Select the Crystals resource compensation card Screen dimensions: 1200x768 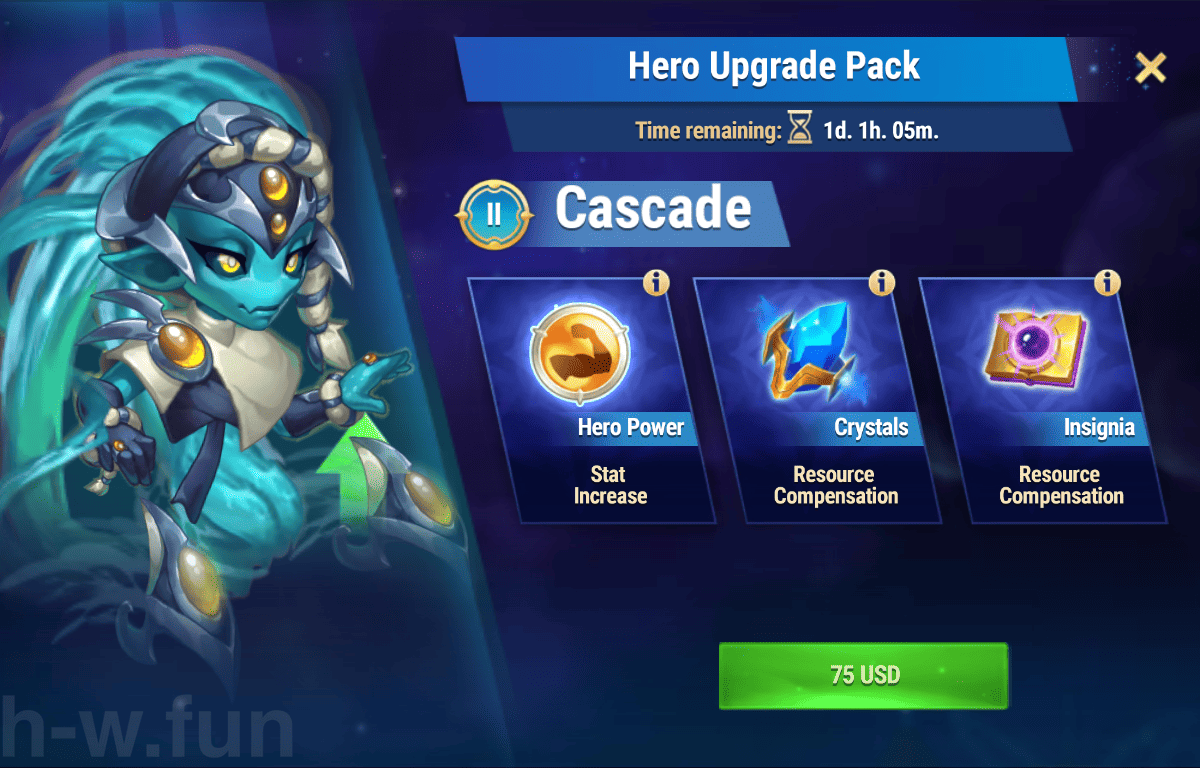point(817,400)
